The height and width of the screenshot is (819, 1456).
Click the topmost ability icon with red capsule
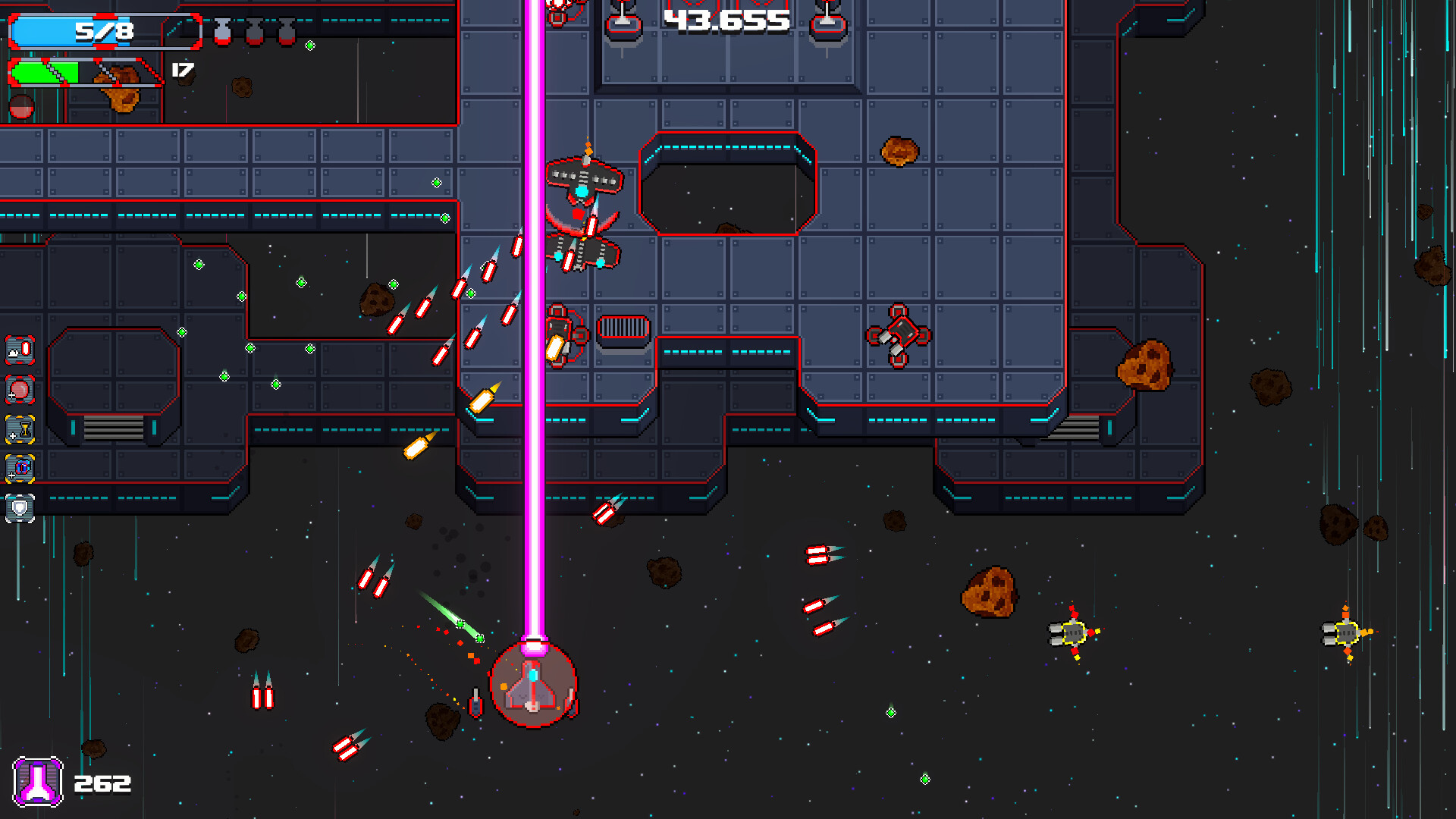pyautogui.click(x=19, y=350)
